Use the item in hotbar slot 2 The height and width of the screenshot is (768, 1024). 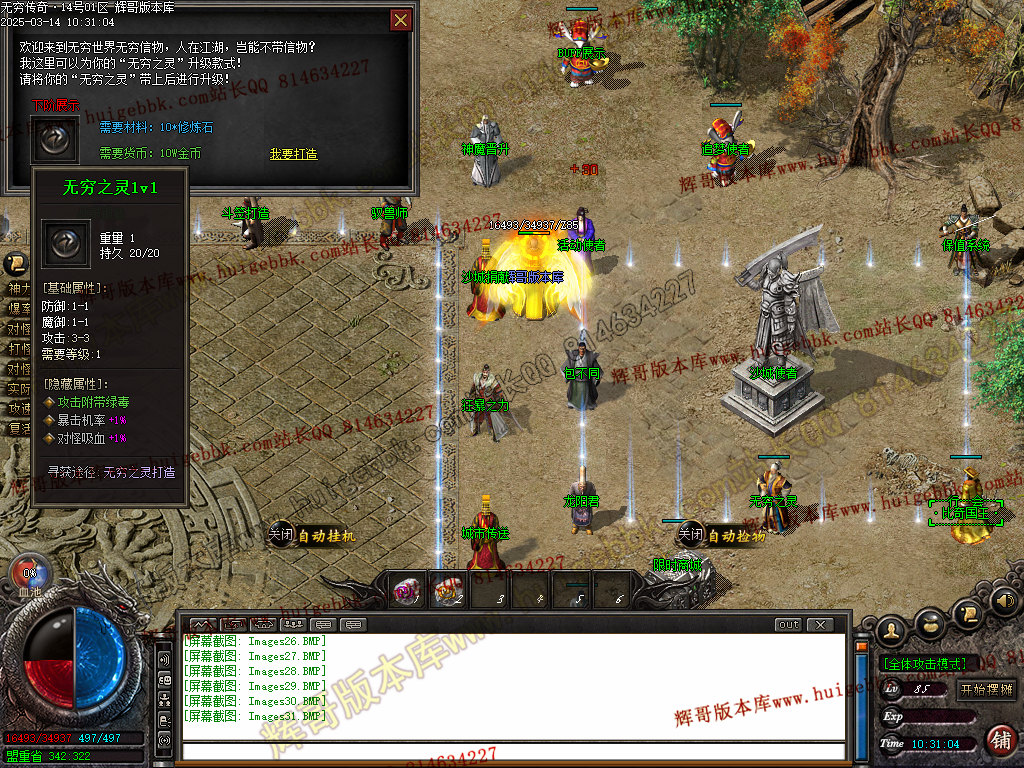(x=447, y=593)
